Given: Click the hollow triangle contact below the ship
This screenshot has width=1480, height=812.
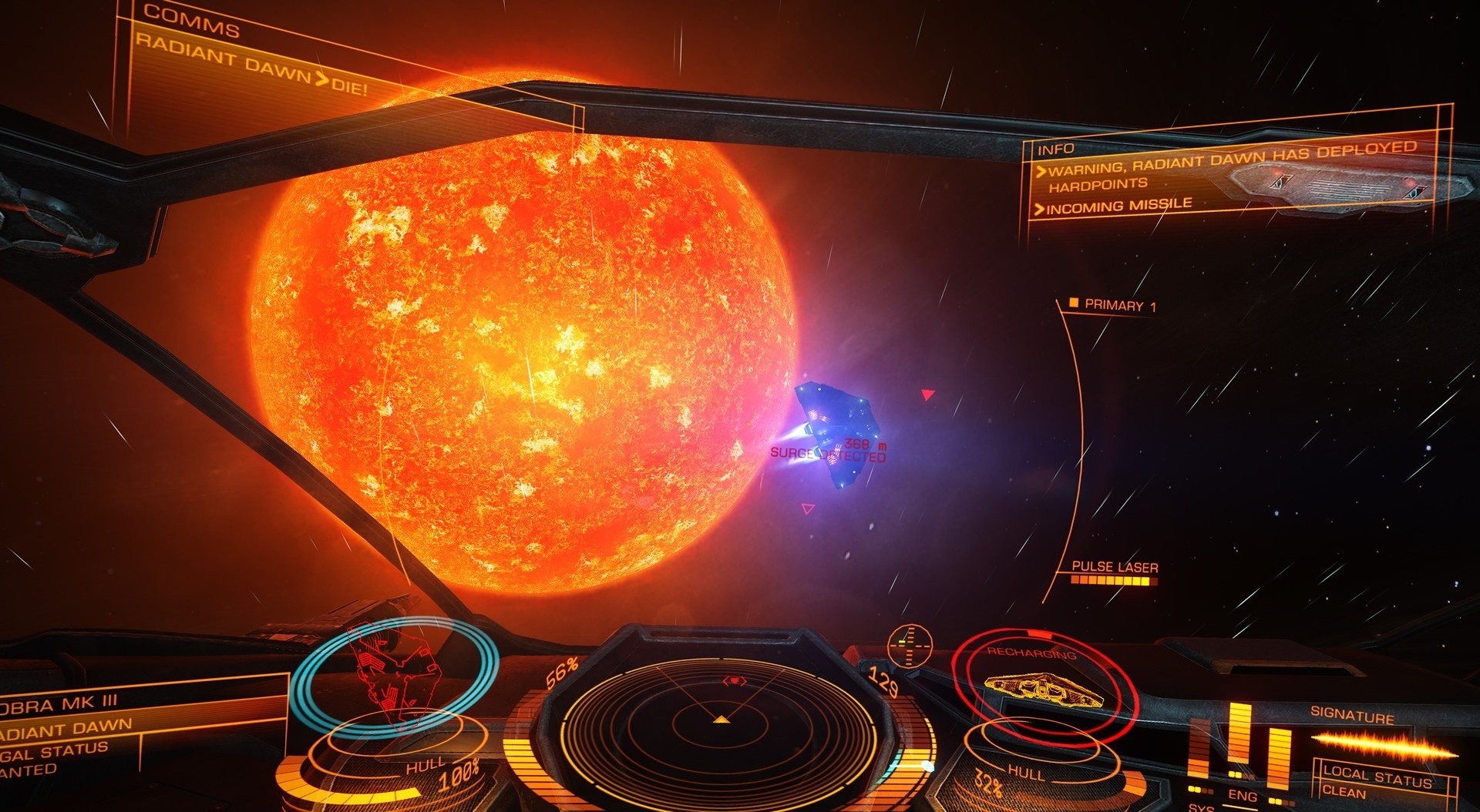Looking at the screenshot, I should [x=806, y=508].
